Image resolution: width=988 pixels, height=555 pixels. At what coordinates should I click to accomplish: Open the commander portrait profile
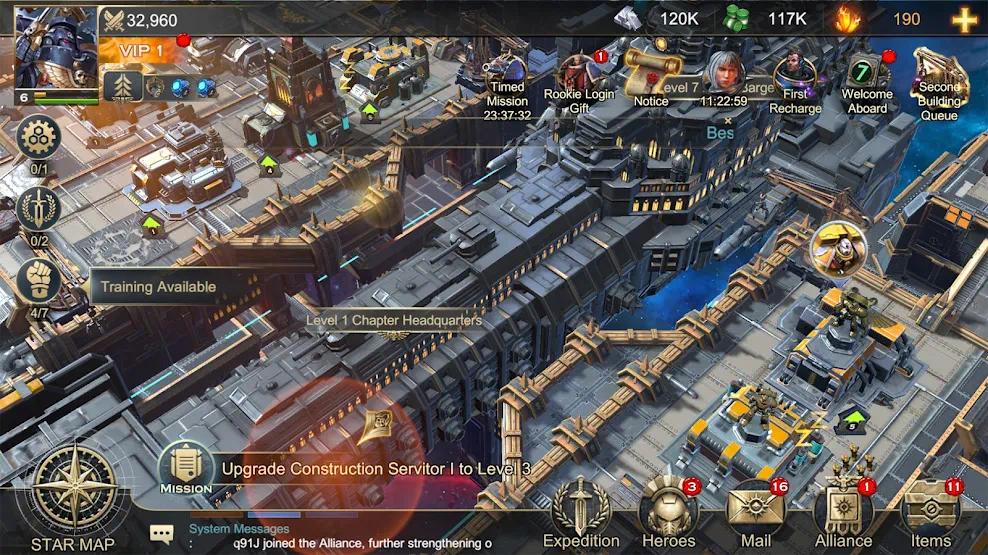click(x=55, y=47)
